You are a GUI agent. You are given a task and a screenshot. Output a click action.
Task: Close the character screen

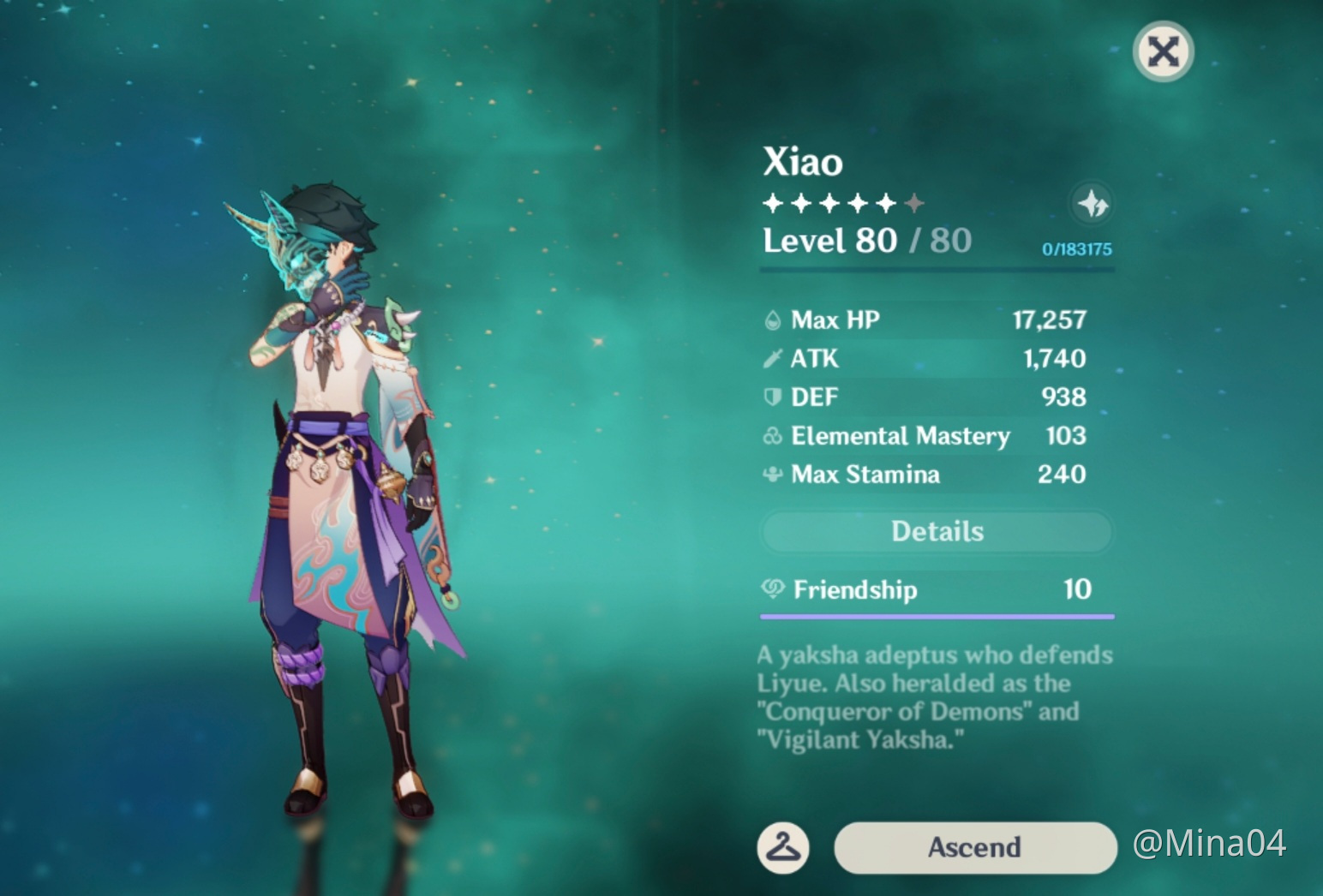pyautogui.click(x=1163, y=51)
